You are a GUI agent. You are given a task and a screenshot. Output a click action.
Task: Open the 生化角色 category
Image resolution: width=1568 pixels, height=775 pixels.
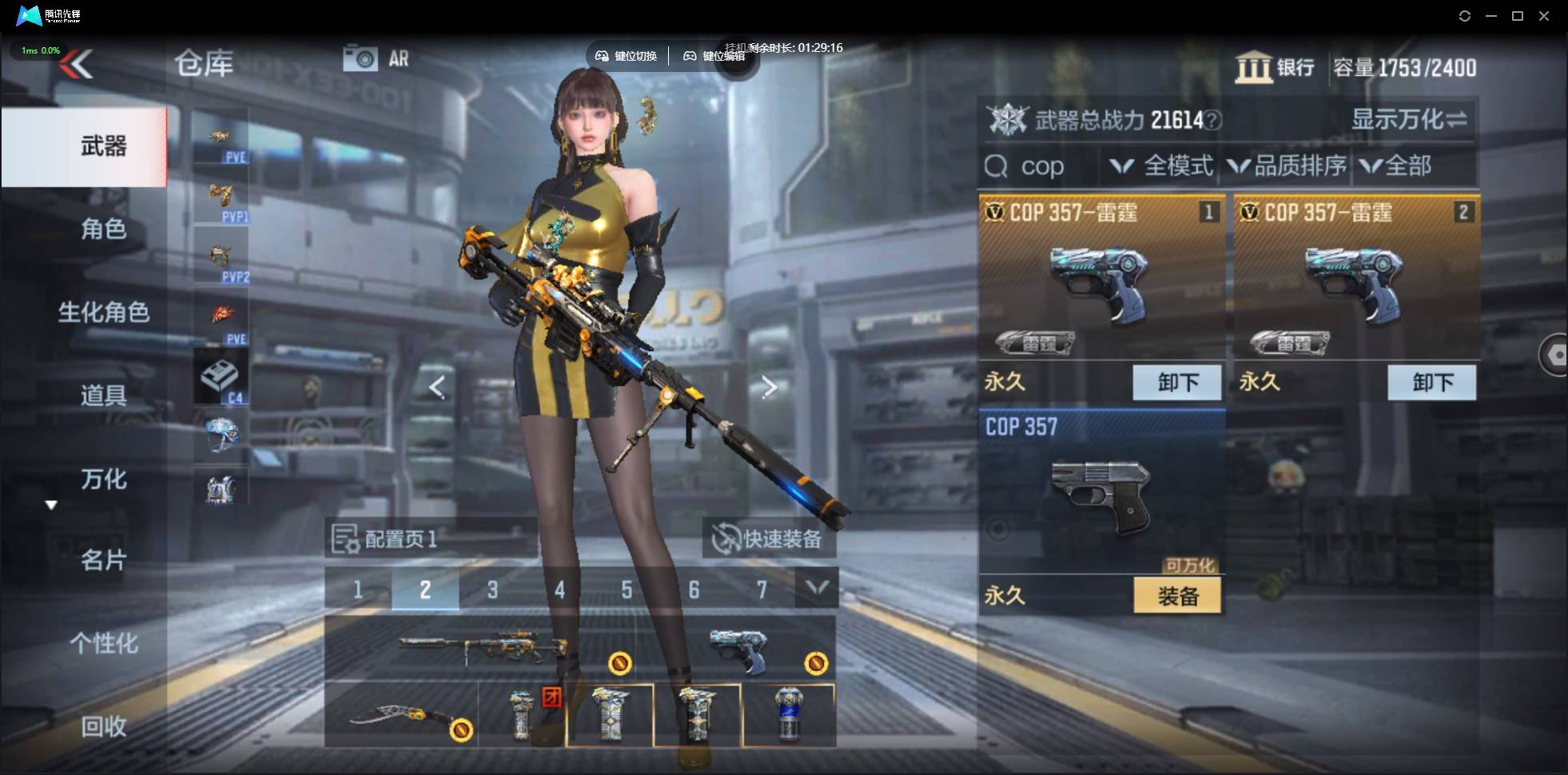103,312
